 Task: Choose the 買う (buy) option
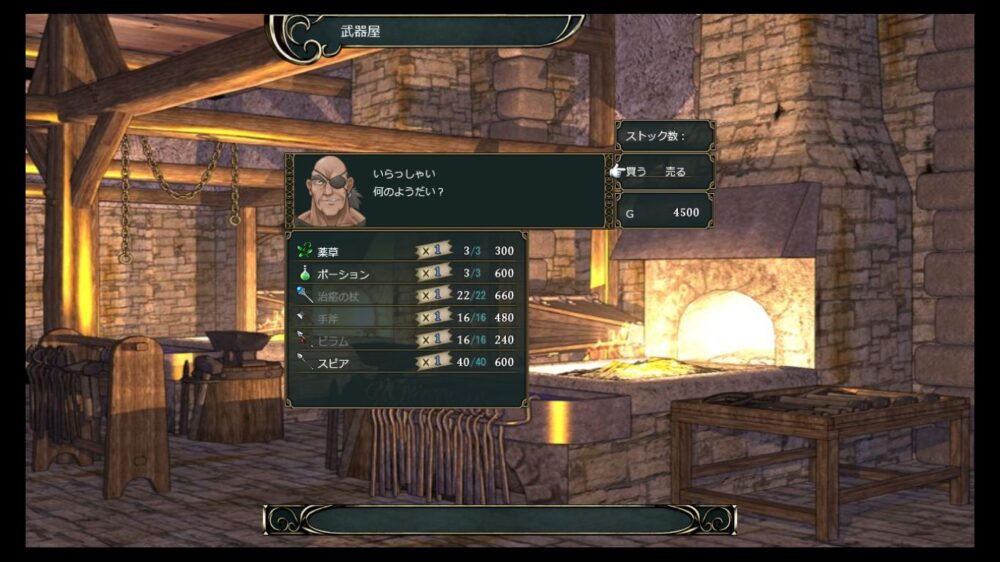(x=637, y=172)
